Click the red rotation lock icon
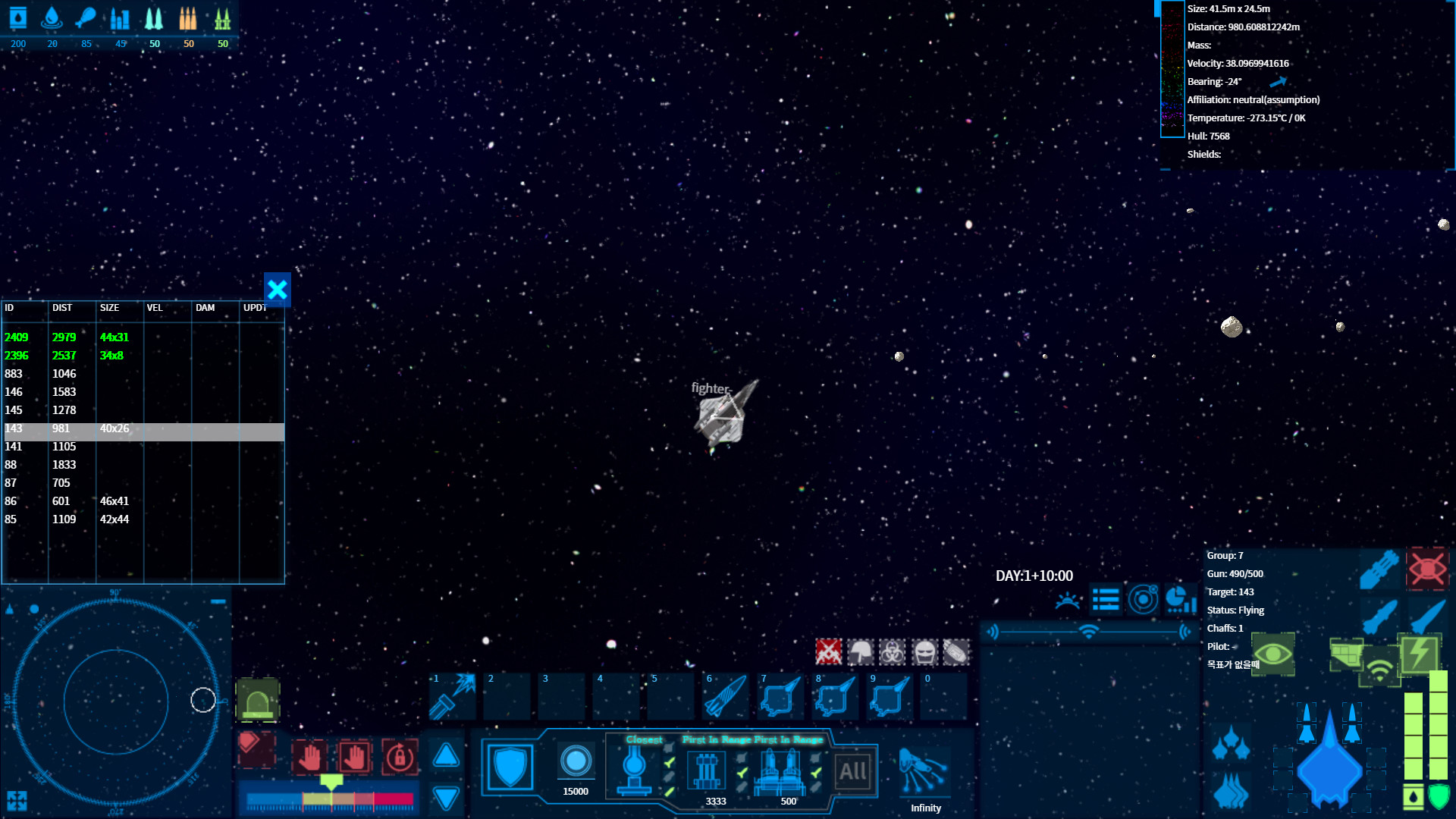The width and height of the screenshot is (1456, 819). click(400, 757)
